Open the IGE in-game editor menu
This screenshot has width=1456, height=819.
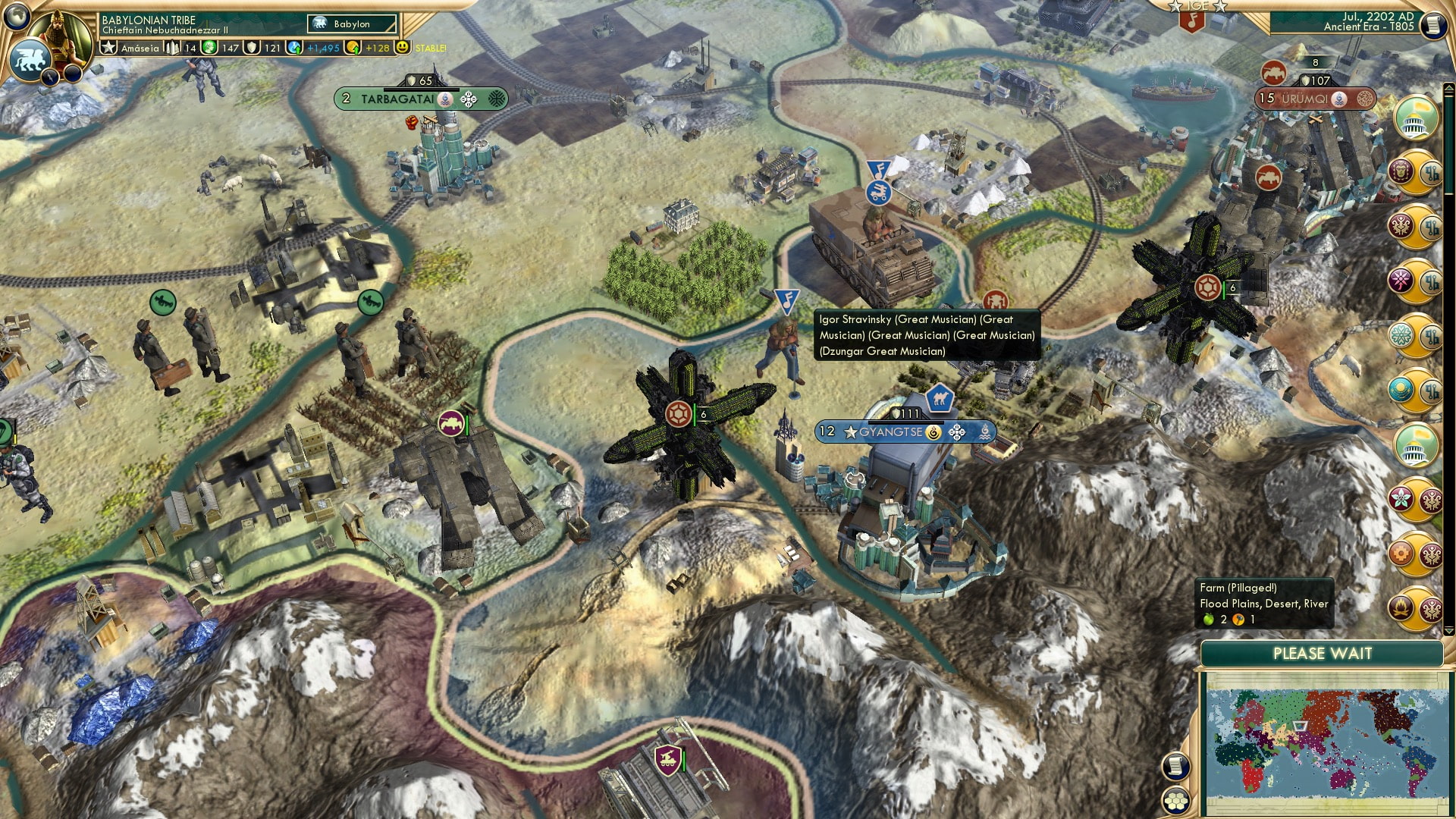[1194, 6]
